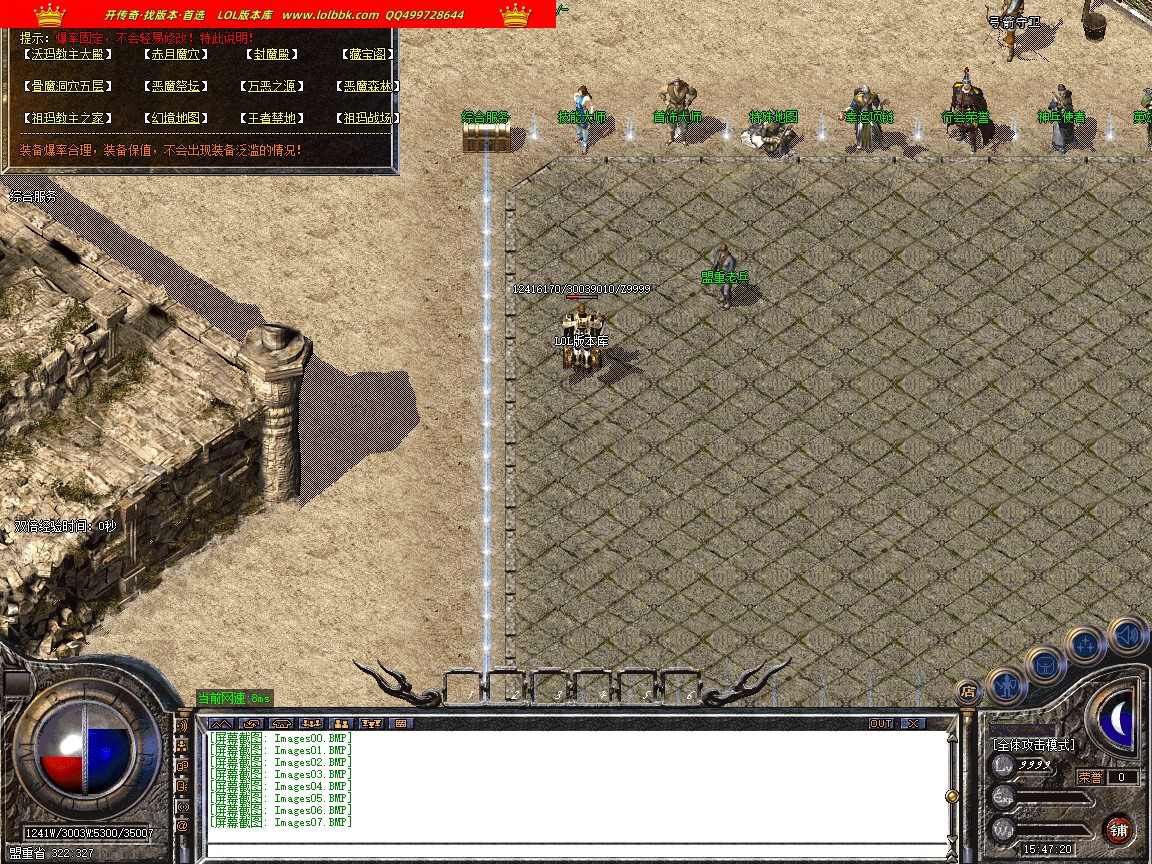The image size is (1152, 864).
Task: Pick the 万恶之源 teleport link
Action: point(271,87)
